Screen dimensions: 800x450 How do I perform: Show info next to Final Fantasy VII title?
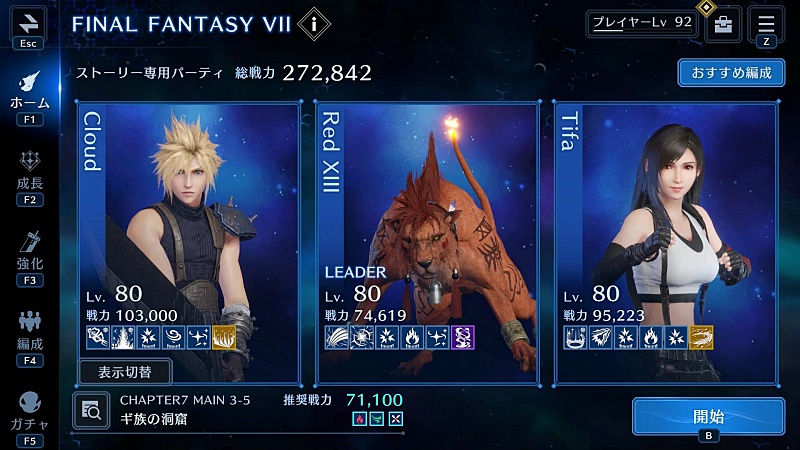[x=314, y=23]
